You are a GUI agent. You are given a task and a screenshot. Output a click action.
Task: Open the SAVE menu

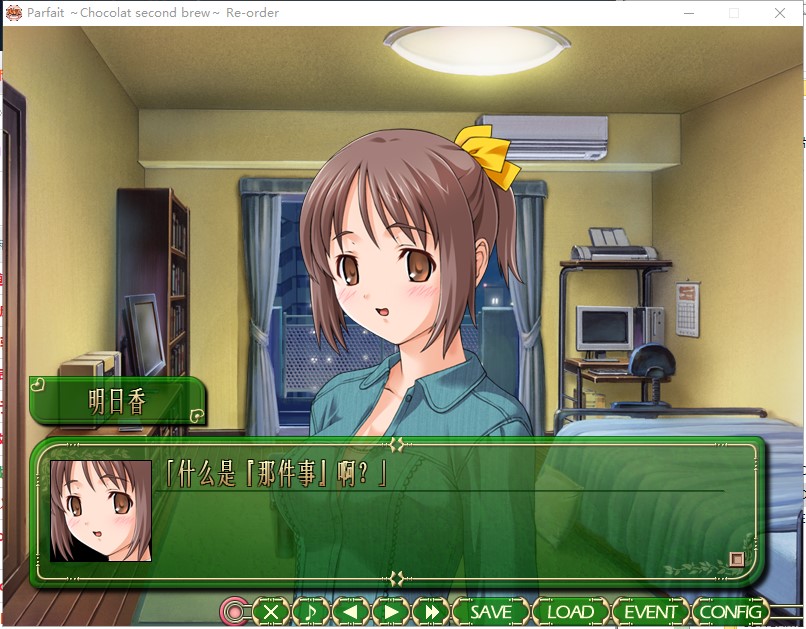(x=490, y=611)
